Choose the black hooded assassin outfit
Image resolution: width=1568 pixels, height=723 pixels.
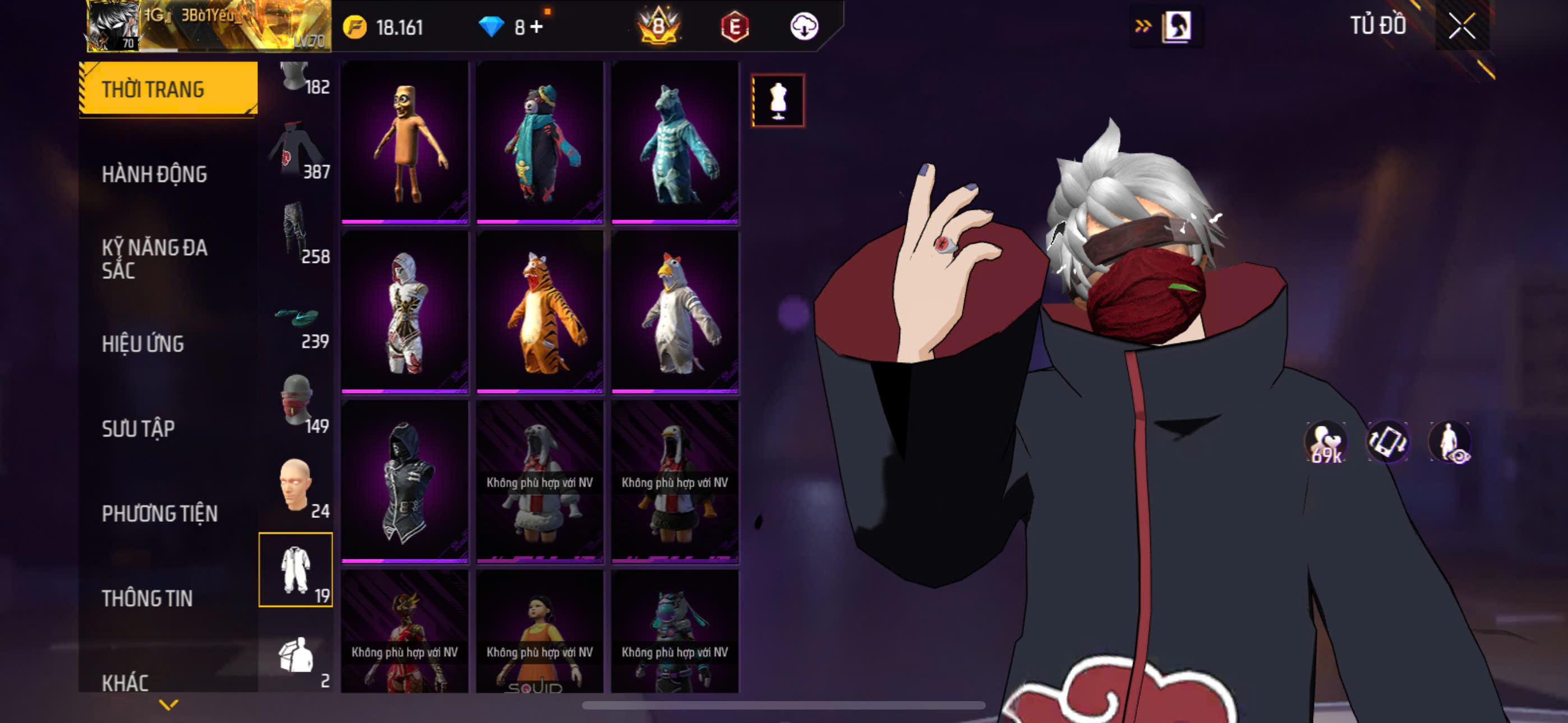tap(405, 481)
